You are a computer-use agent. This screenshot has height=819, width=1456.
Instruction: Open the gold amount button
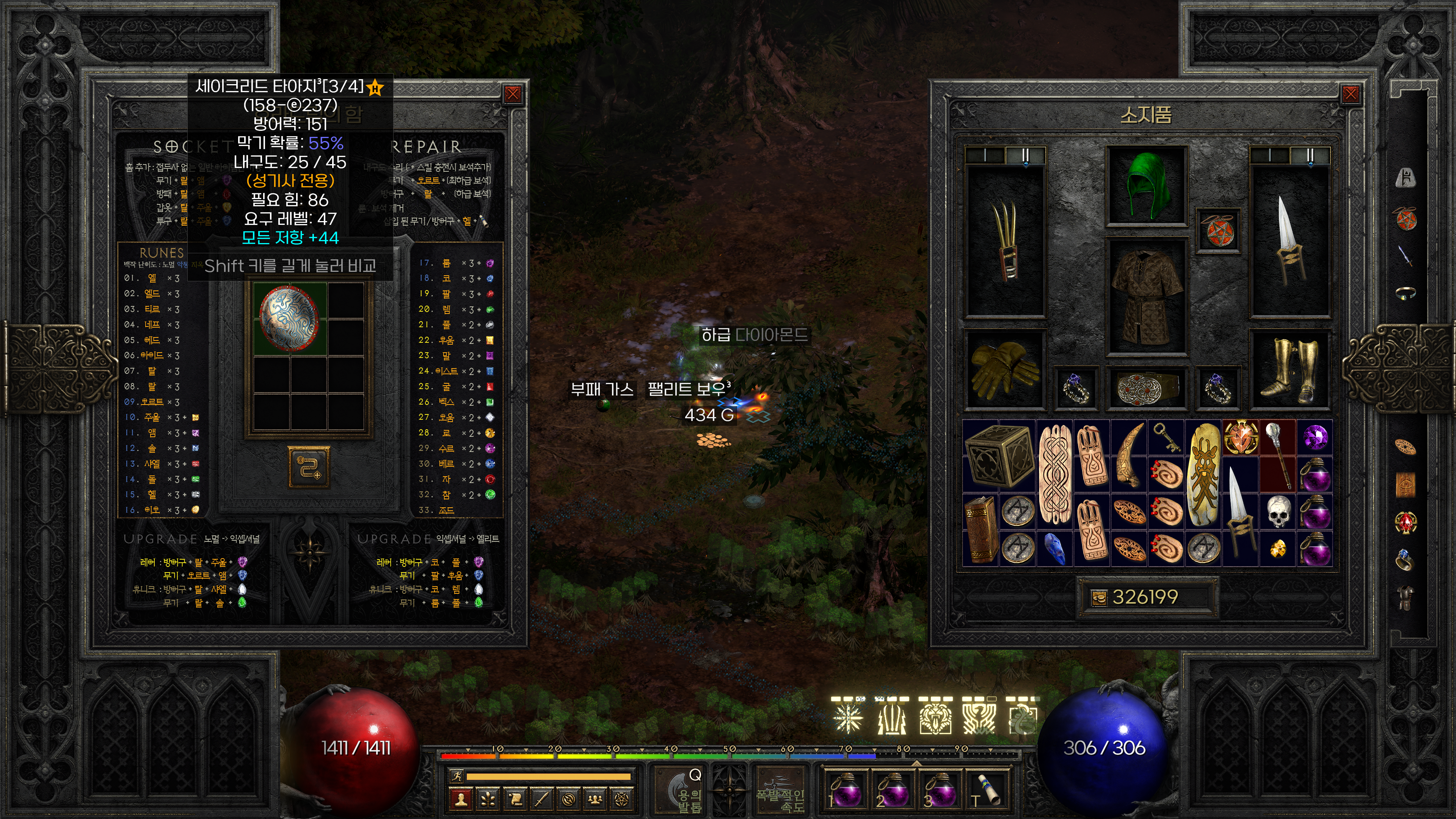click(1099, 598)
